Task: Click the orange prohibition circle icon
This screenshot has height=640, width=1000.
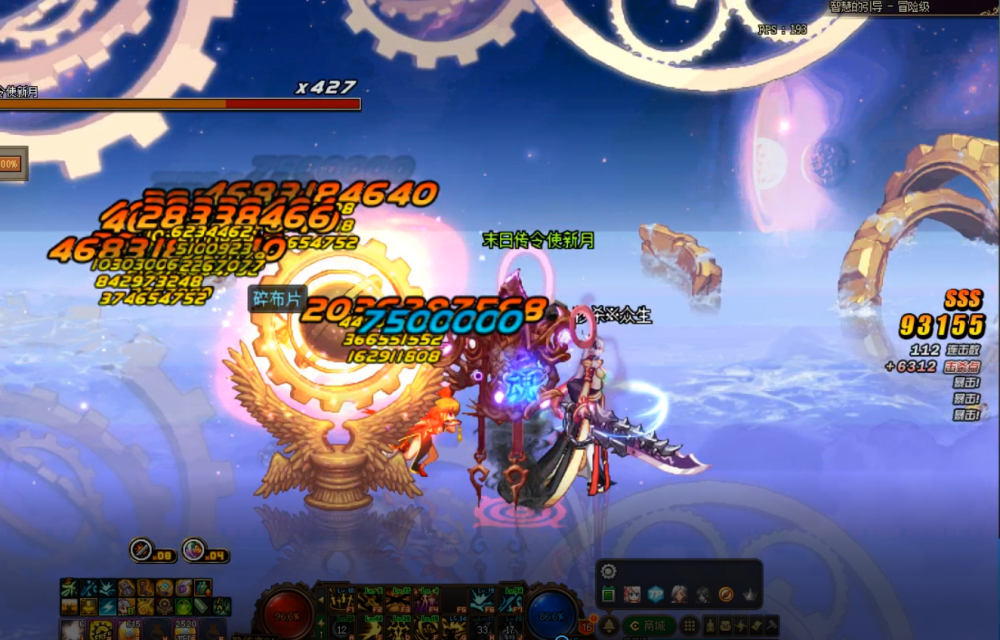Action: pyautogui.click(x=726, y=594)
